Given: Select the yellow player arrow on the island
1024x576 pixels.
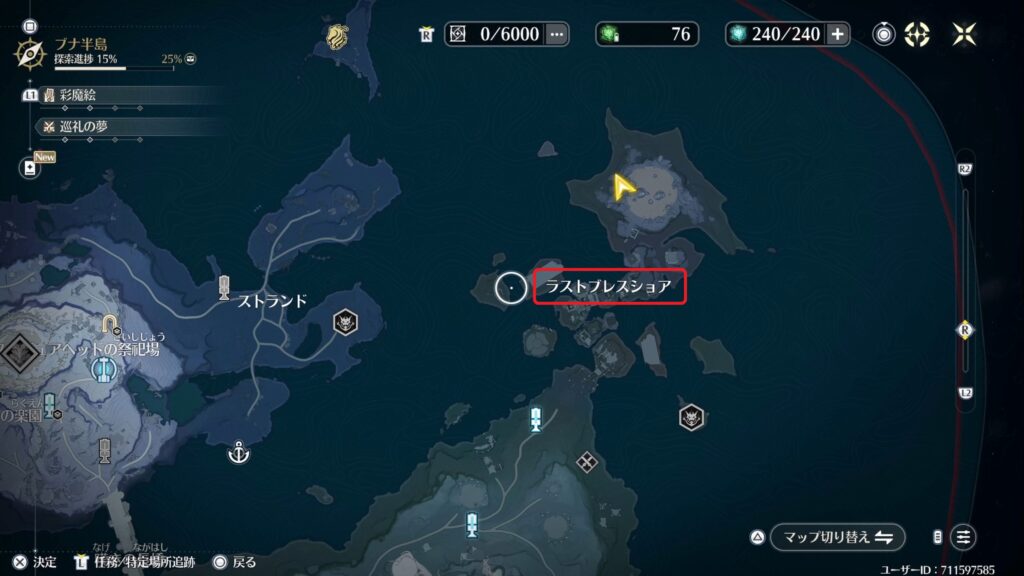Looking at the screenshot, I should (624, 185).
